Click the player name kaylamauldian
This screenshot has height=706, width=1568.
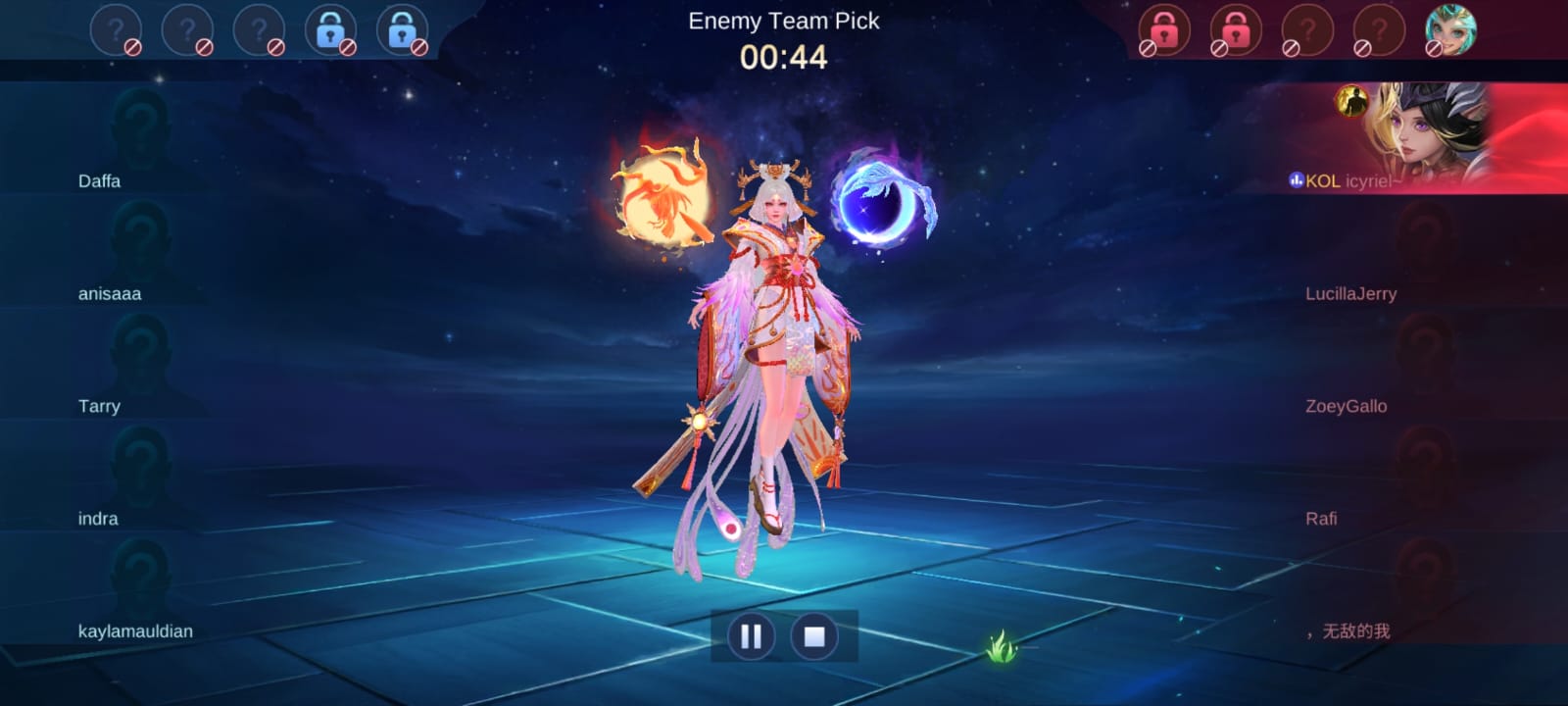(135, 631)
